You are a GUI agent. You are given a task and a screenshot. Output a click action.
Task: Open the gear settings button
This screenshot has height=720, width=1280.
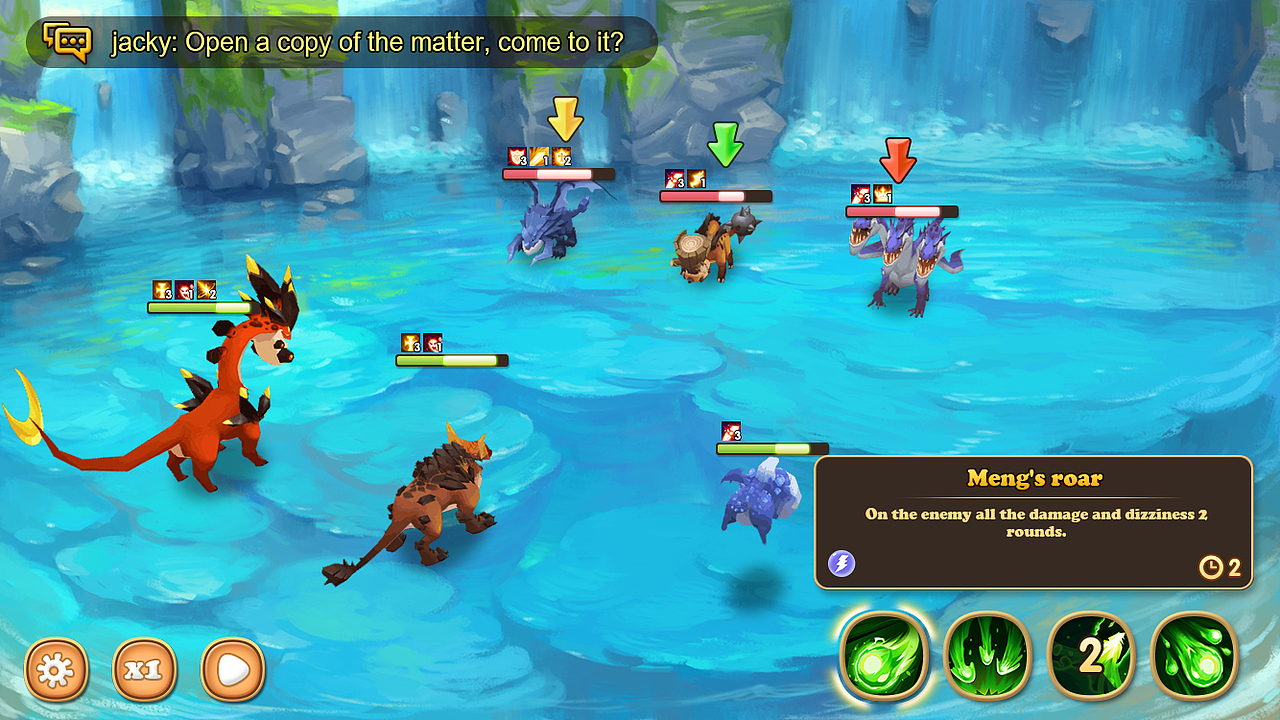[x=57, y=669]
